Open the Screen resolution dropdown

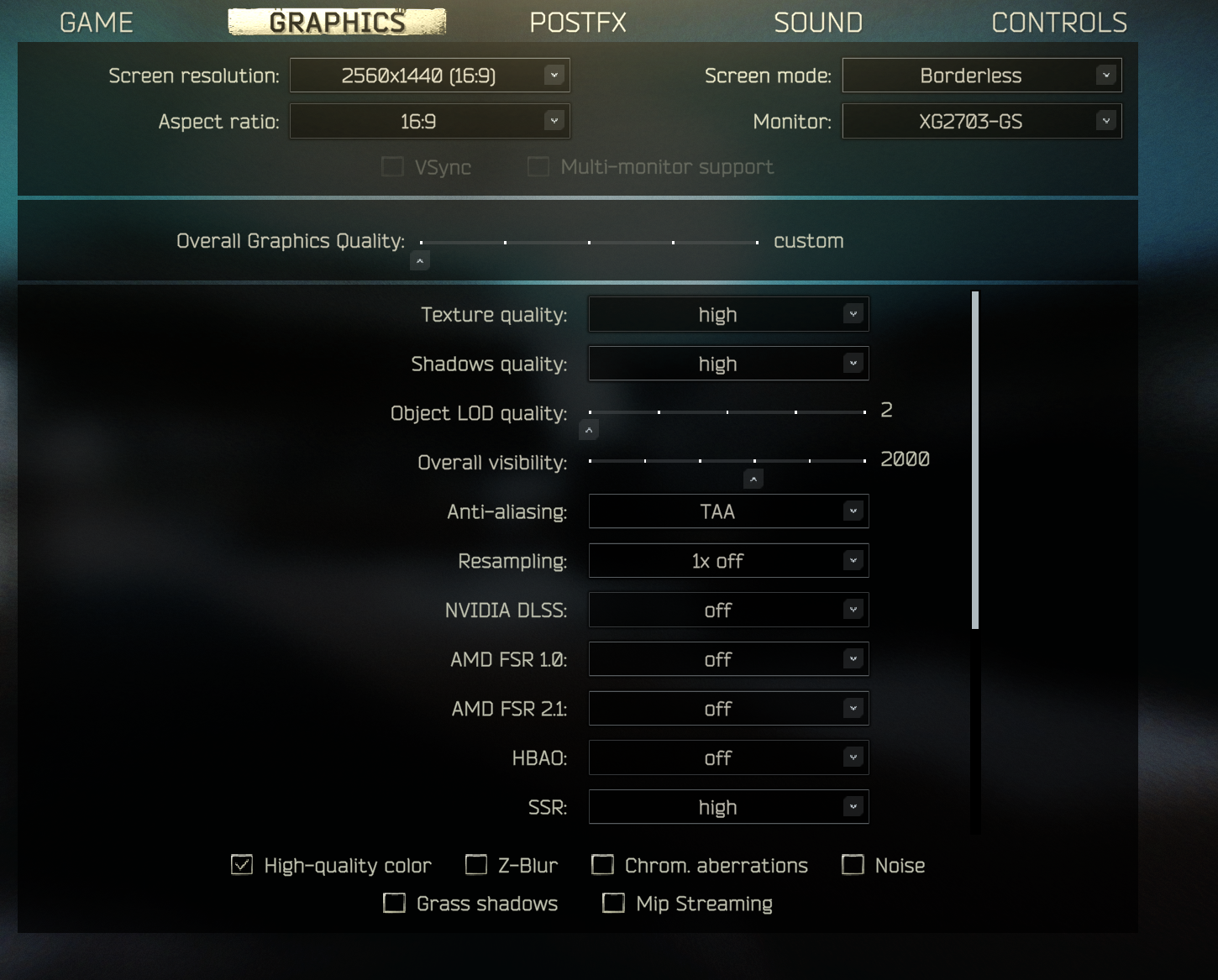click(429, 75)
